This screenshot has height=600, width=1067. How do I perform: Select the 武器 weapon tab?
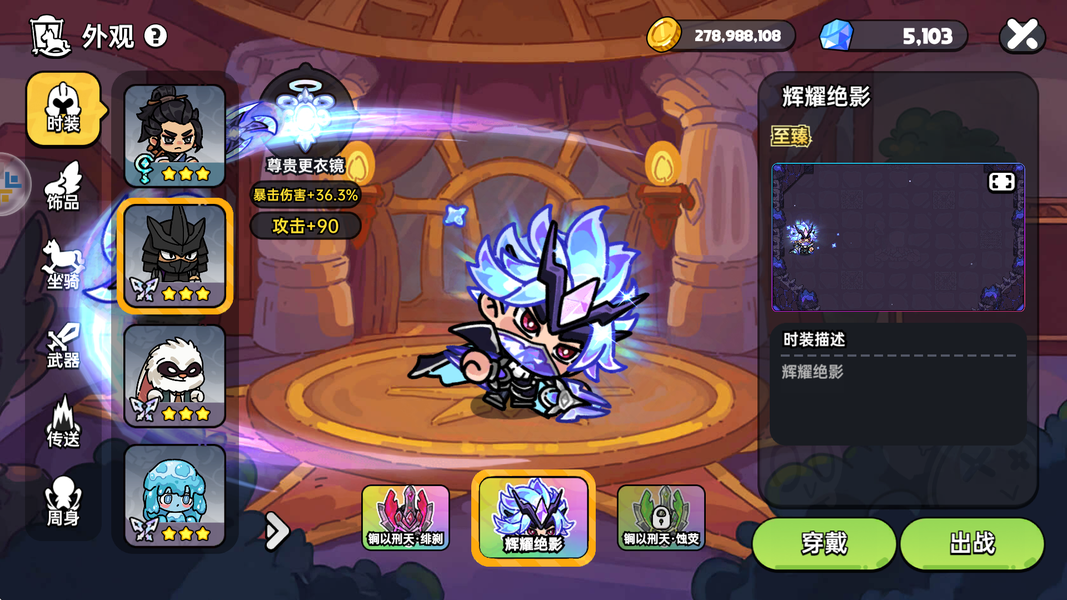click(63, 344)
